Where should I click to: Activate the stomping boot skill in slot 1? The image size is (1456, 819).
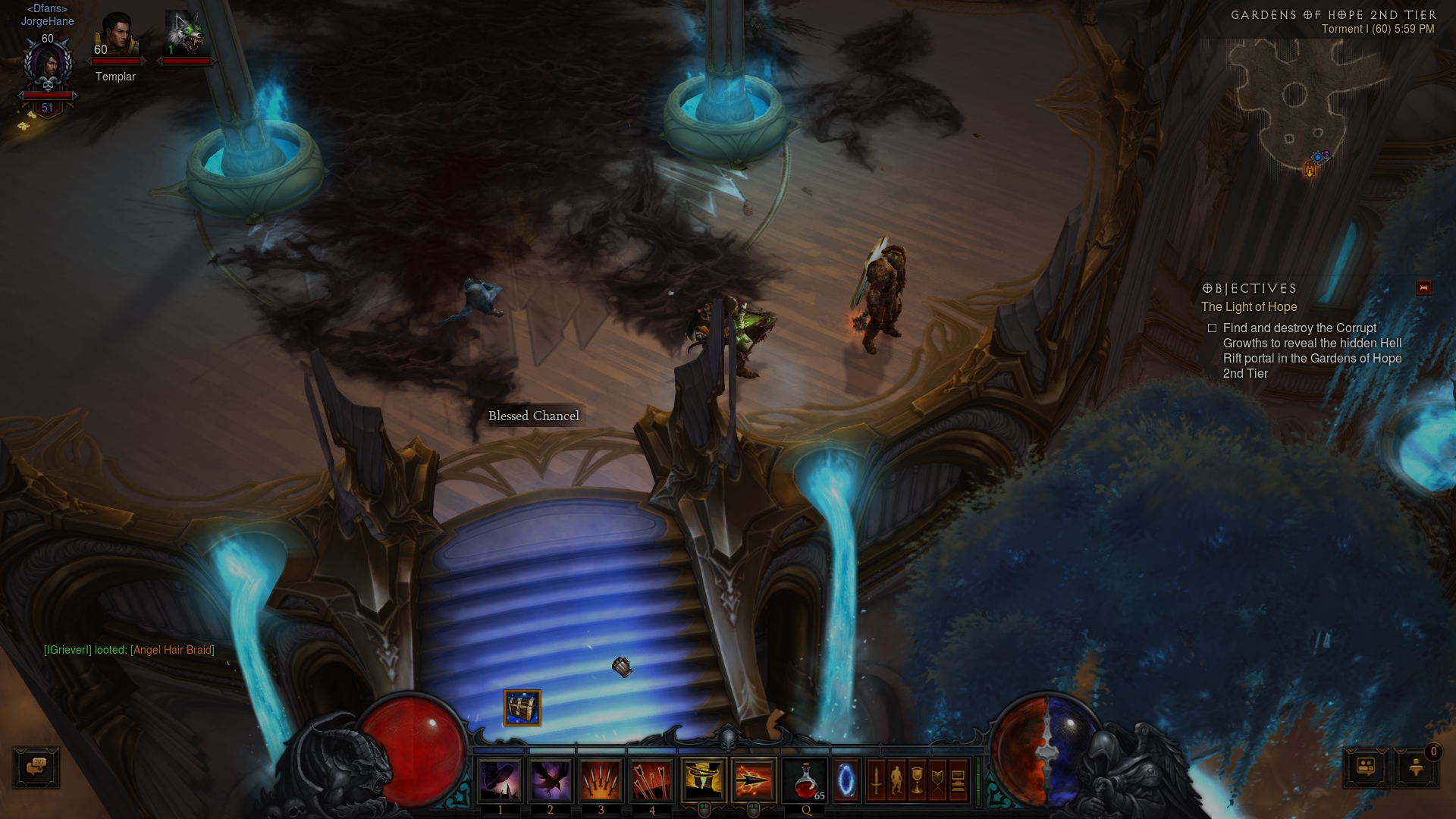coord(500,780)
